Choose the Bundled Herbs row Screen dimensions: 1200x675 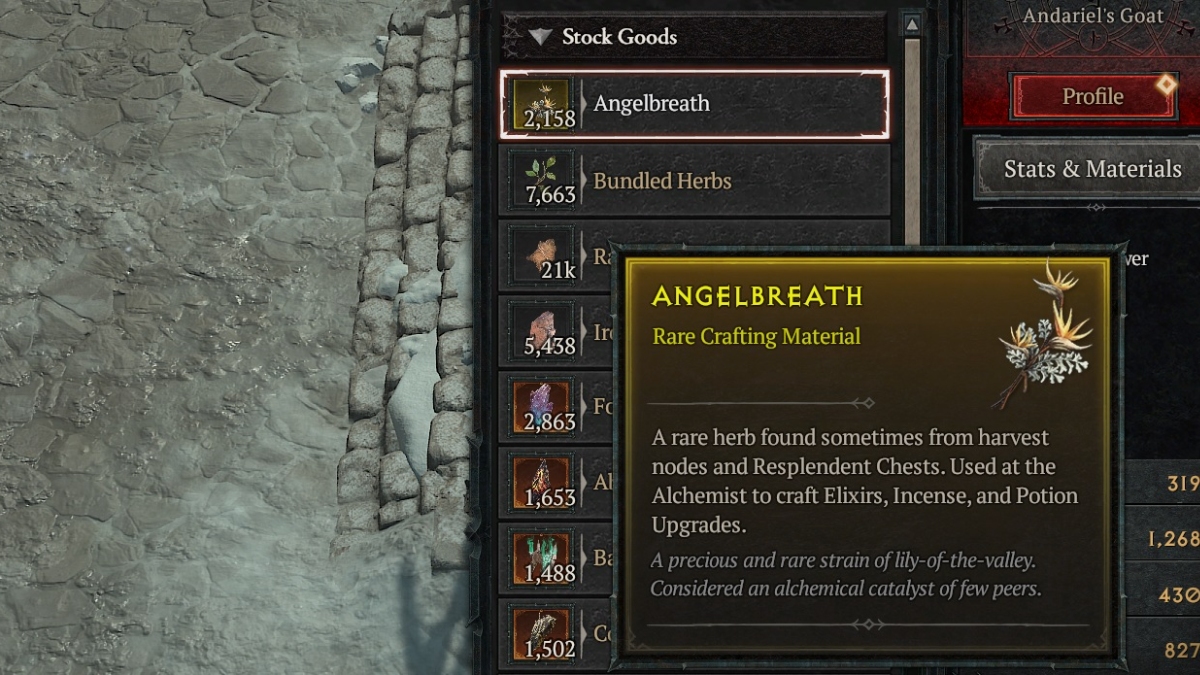pos(694,181)
